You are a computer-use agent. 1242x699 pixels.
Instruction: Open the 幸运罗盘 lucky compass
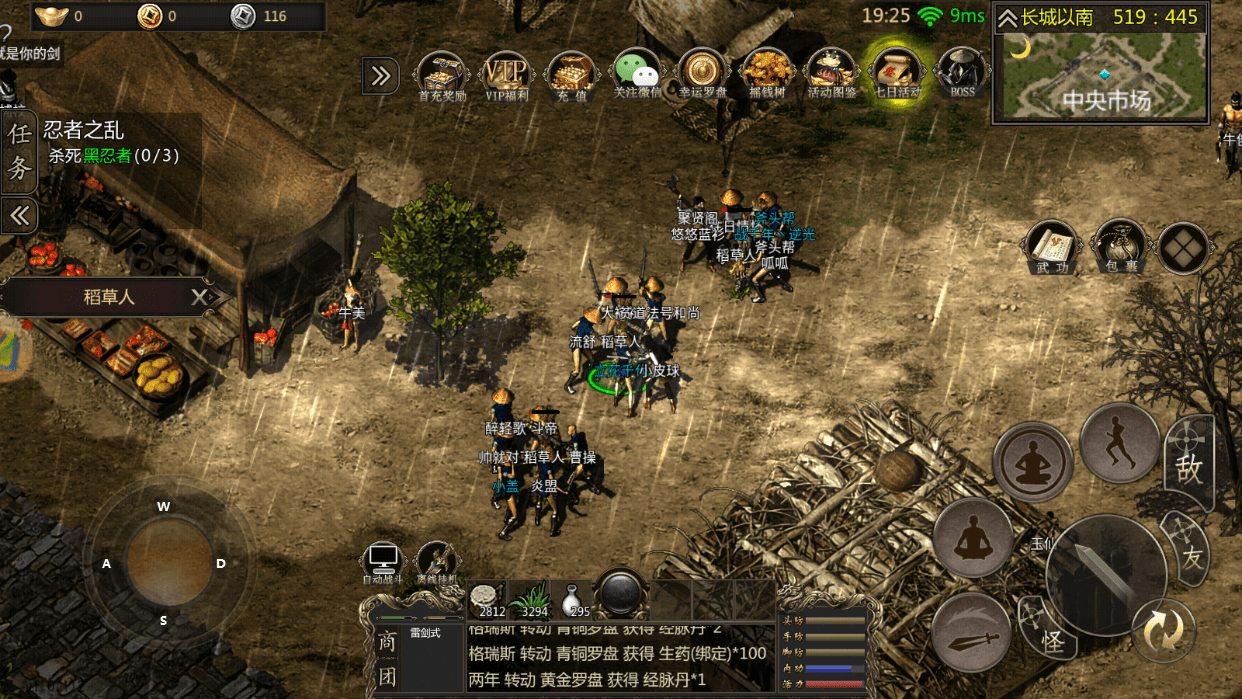click(702, 73)
